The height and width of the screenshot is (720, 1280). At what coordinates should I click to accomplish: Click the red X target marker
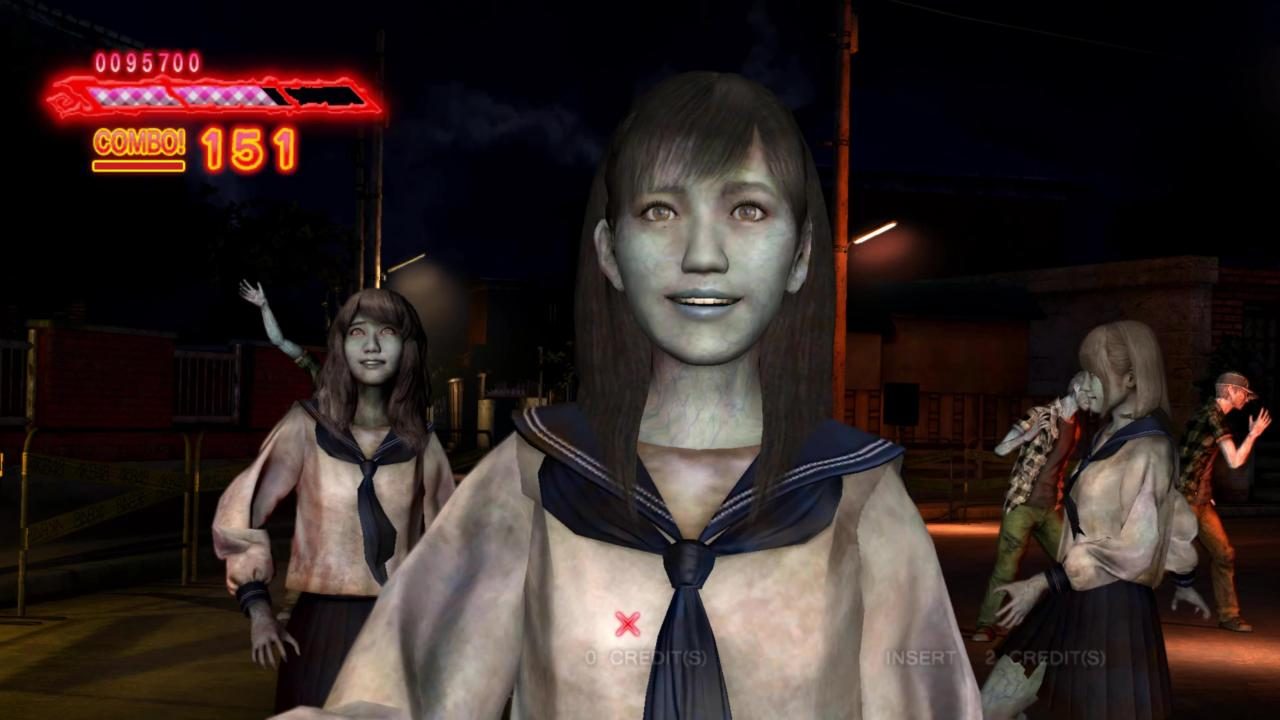[627, 622]
